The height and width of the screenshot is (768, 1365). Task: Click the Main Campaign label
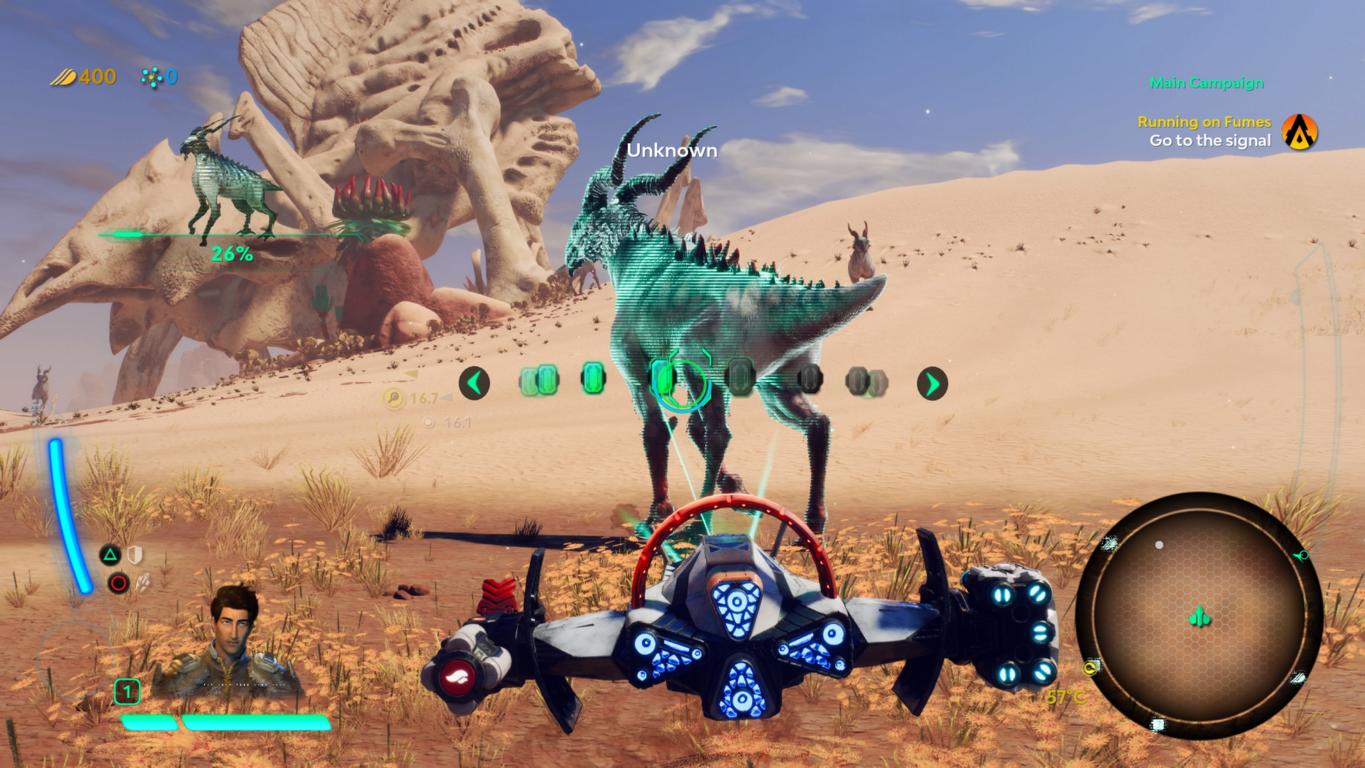click(1206, 83)
